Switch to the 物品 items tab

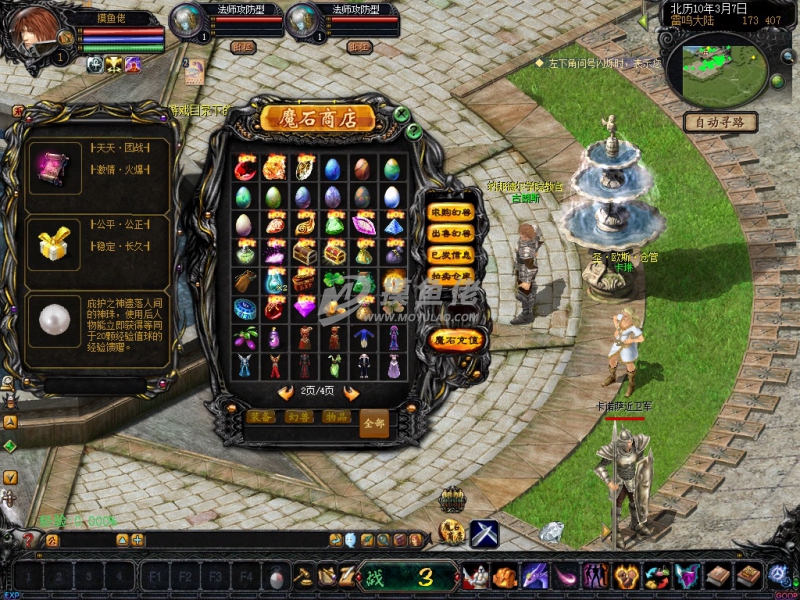point(335,417)
